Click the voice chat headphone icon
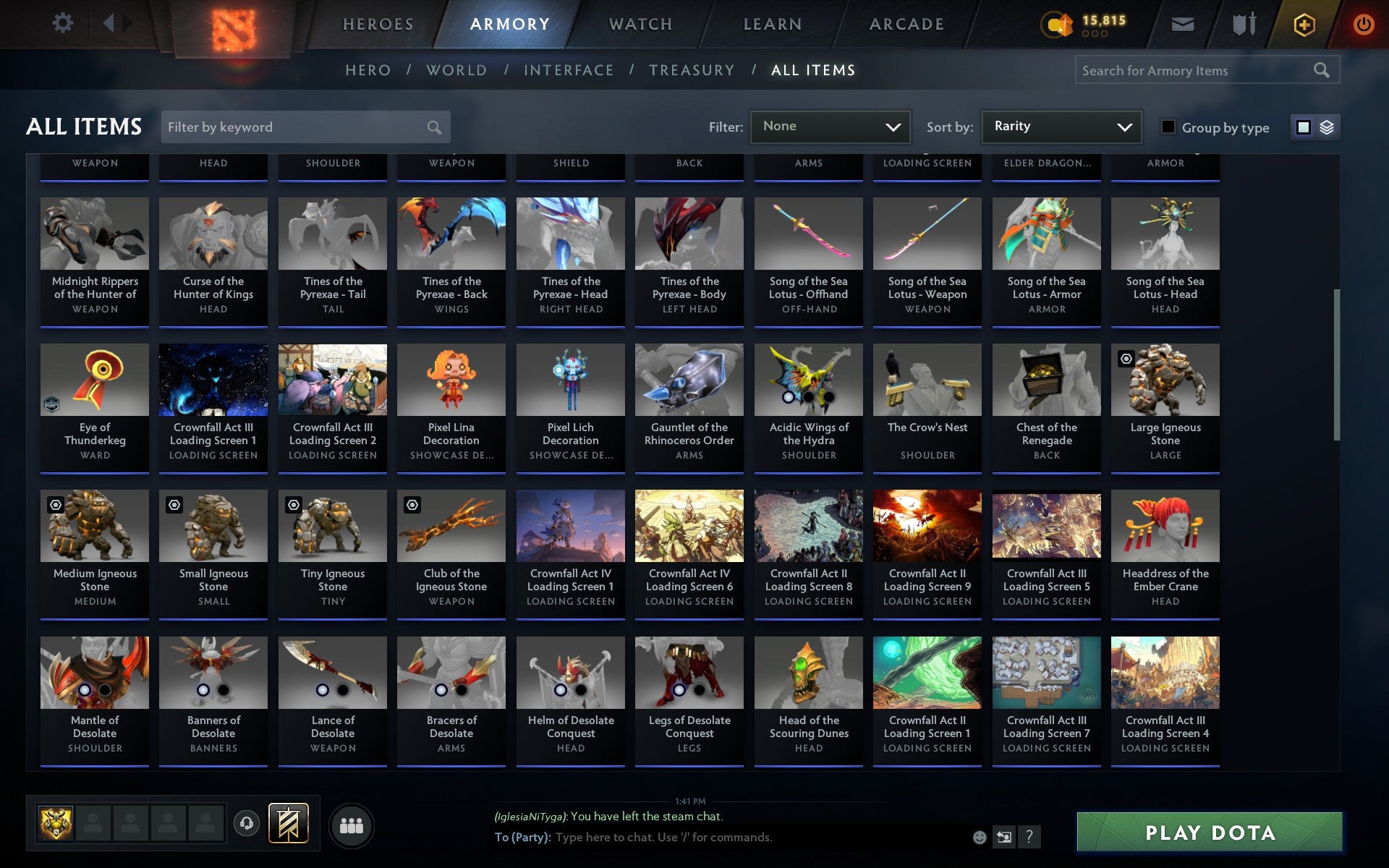The height and width of the screenshot is (868, 1389). (x=246, y=823)
